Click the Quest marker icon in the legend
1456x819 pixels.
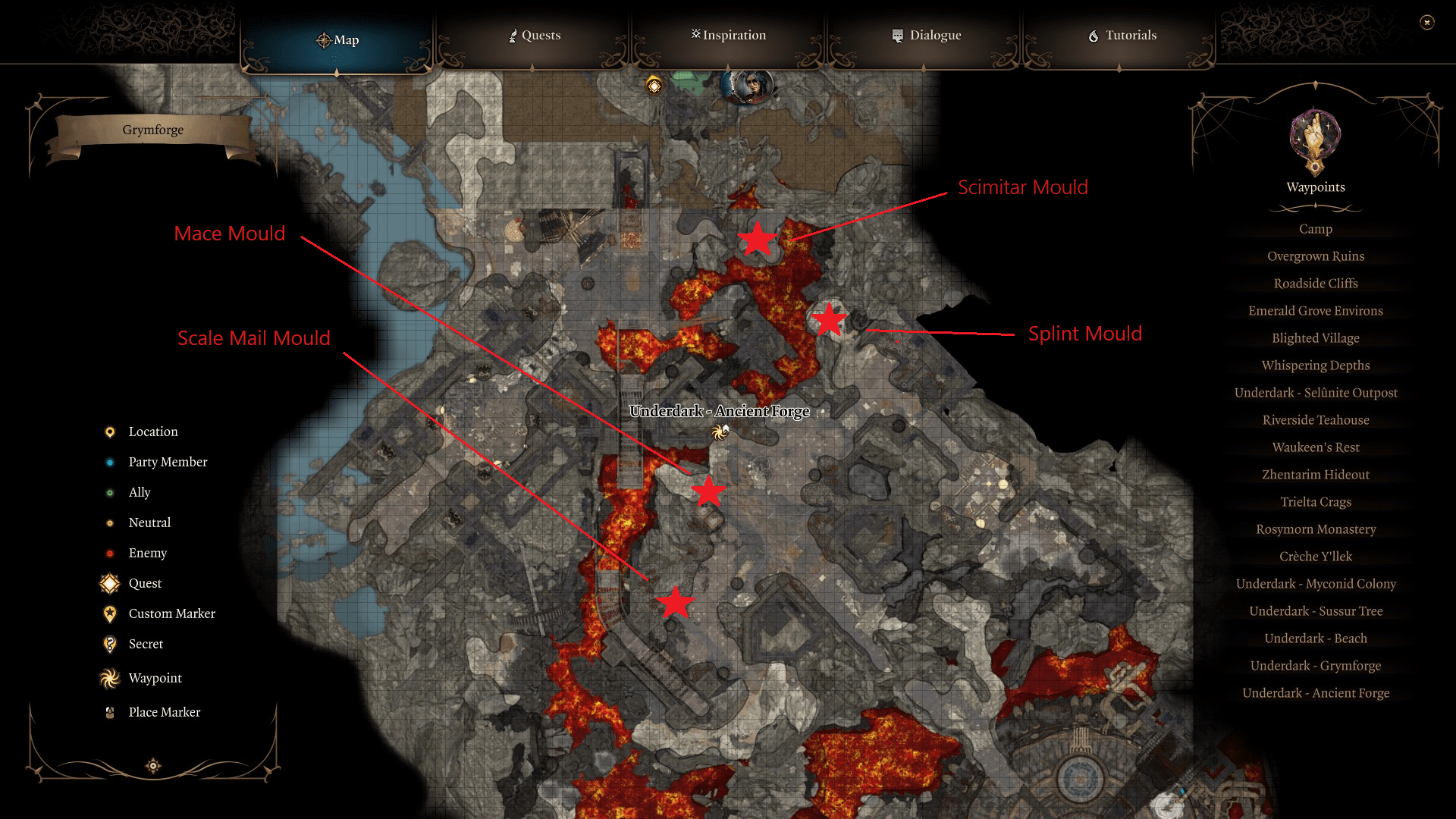[109, 583]
